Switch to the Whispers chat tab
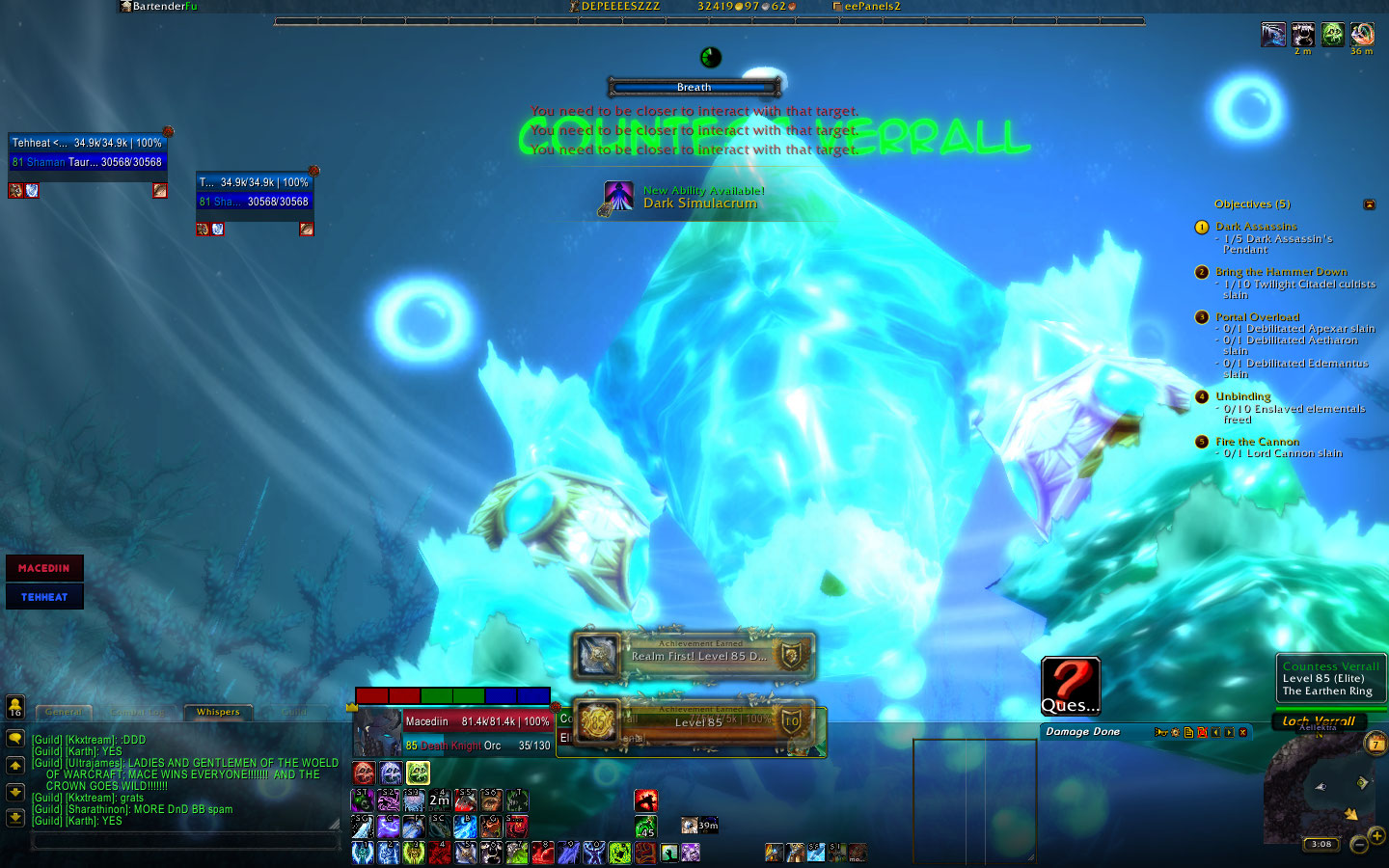 click(218, 713)
